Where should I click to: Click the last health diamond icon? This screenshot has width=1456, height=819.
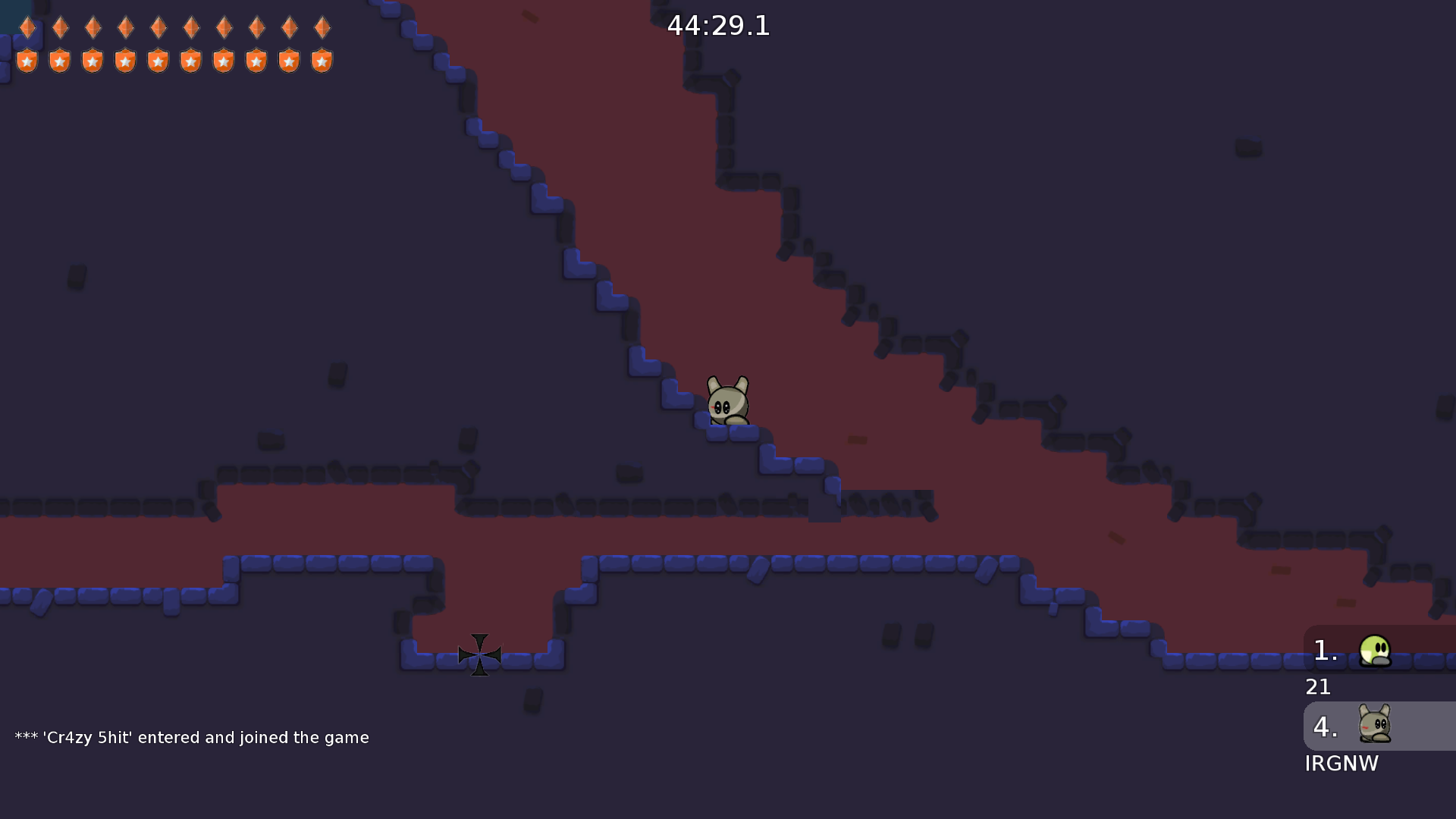[x=321, y=28]
